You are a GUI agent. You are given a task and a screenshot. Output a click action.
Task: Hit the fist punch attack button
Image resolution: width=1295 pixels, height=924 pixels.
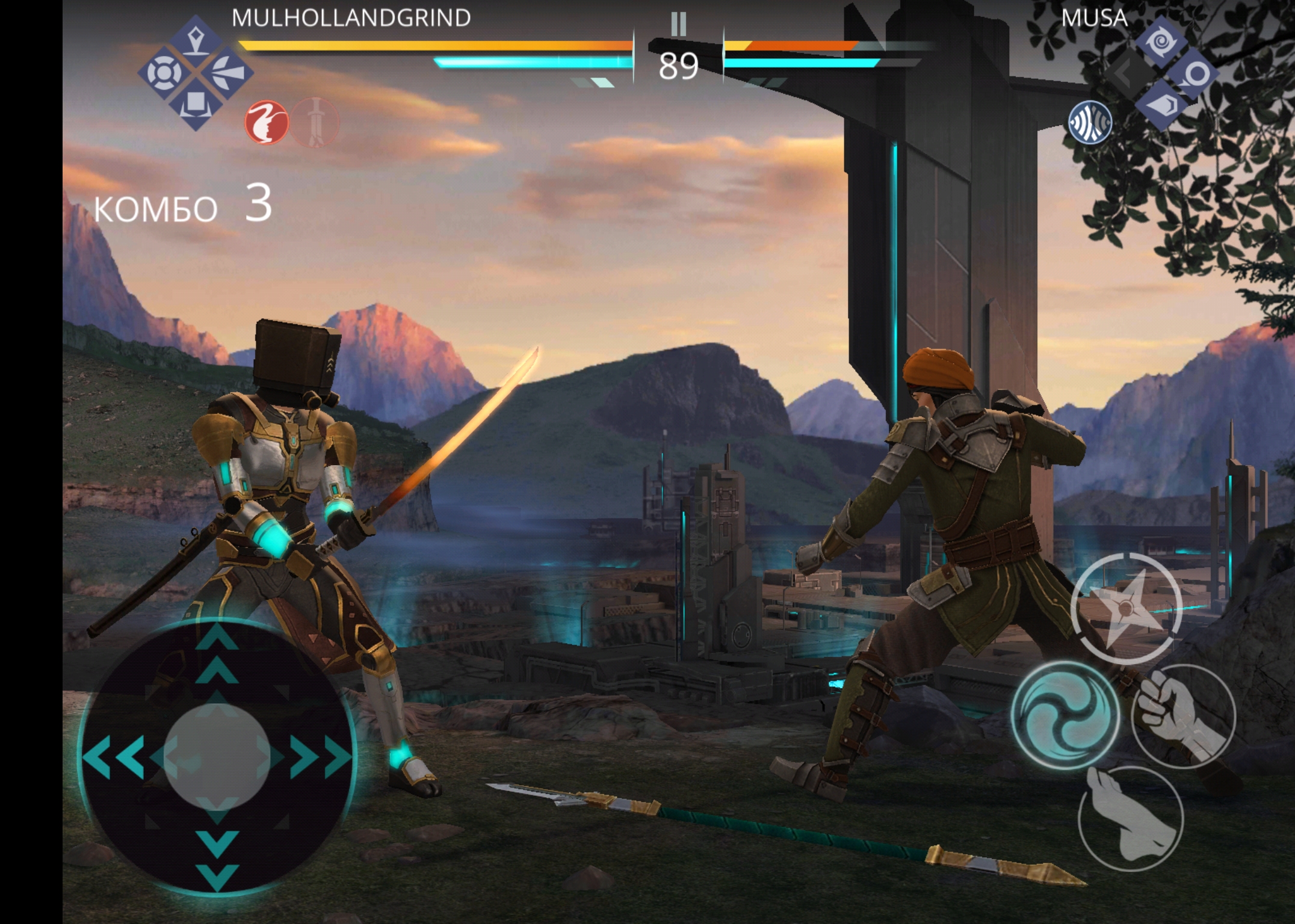point(1183,716)
